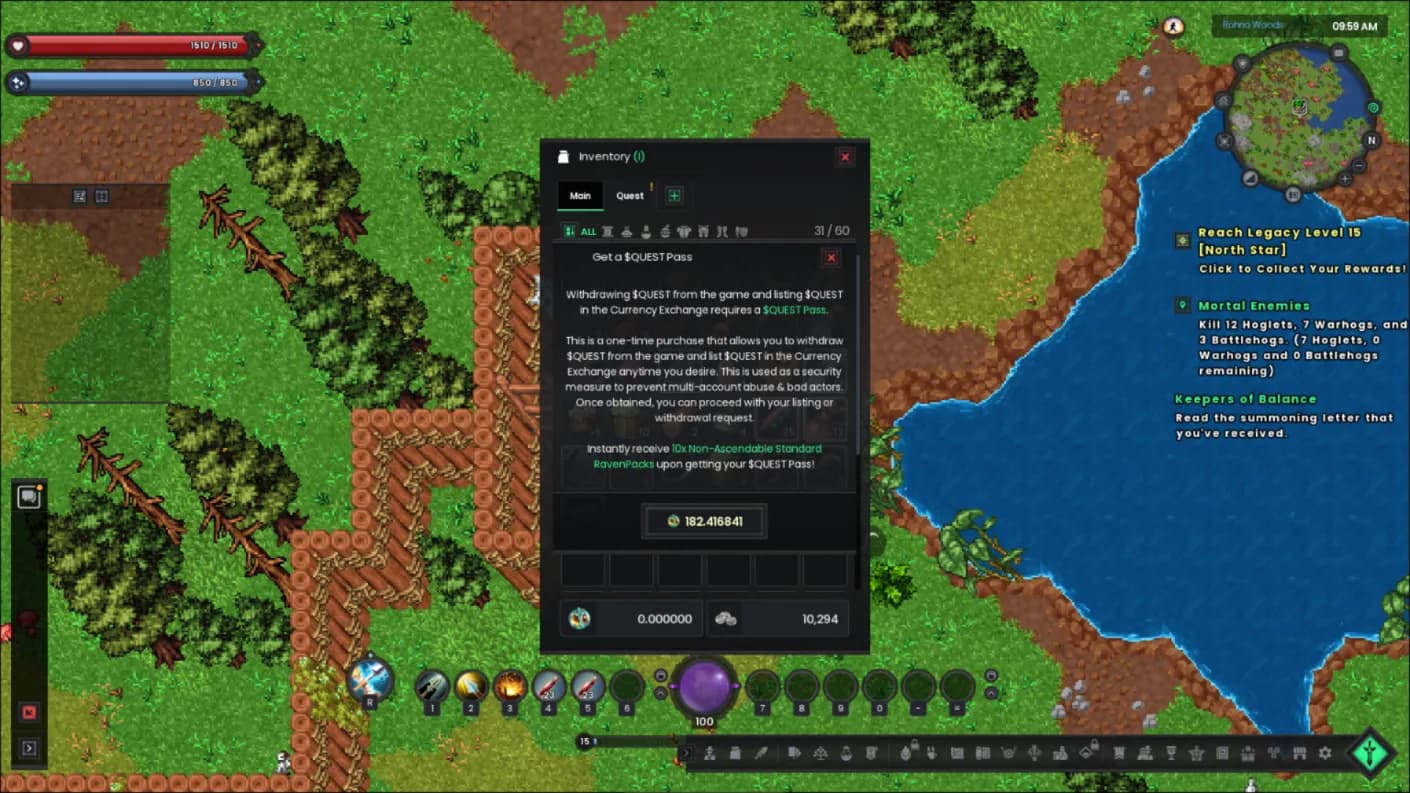Select the ALL item filter

pos(580,231)
